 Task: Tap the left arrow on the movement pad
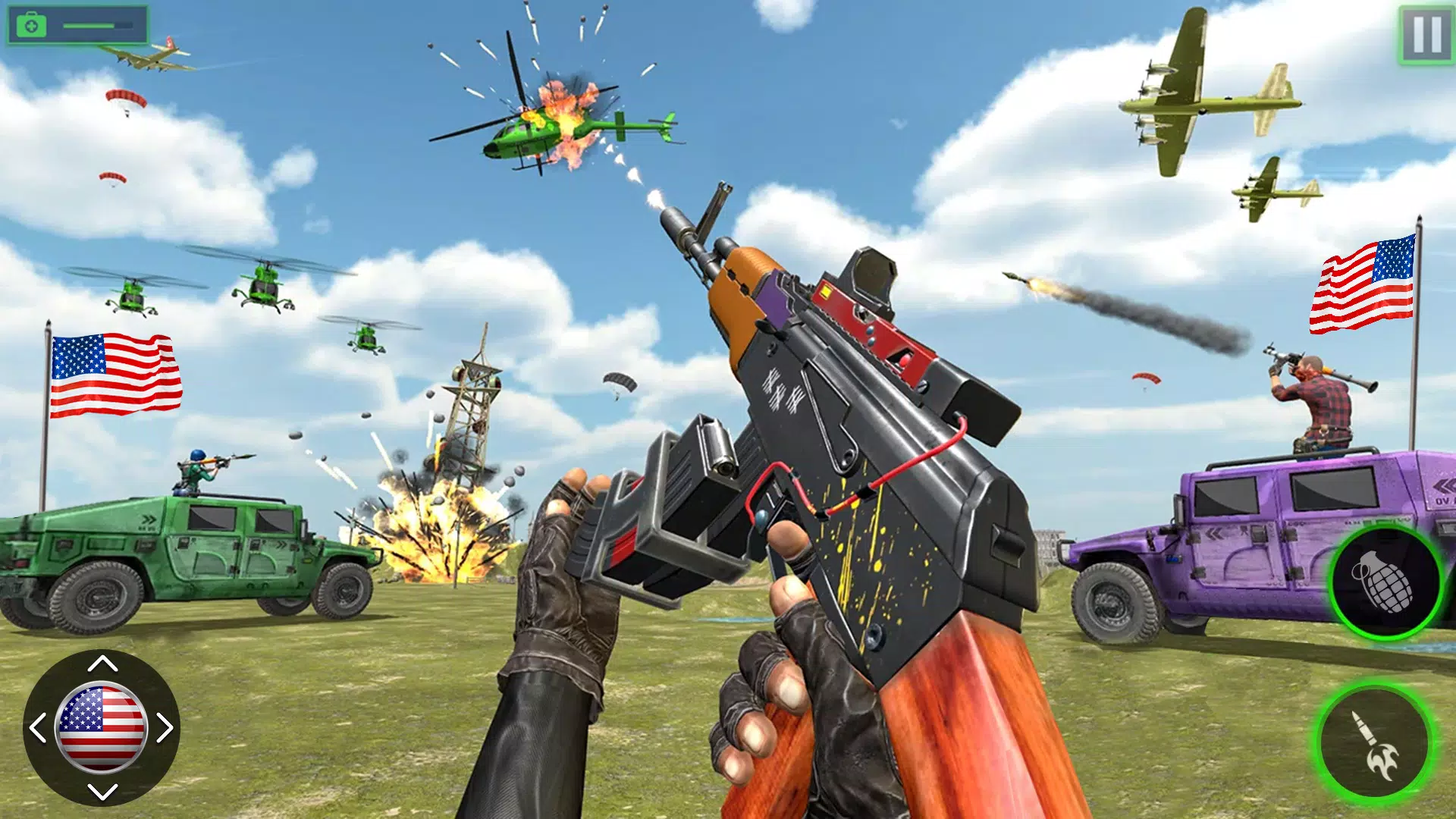pos(37,728)
